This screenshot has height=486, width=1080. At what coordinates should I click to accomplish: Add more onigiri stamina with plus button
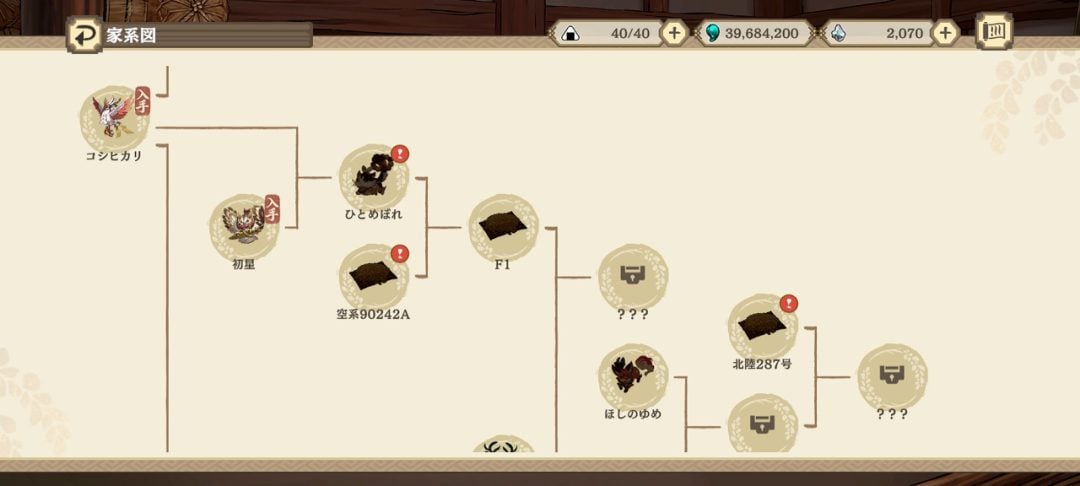[x=674, y=33]
